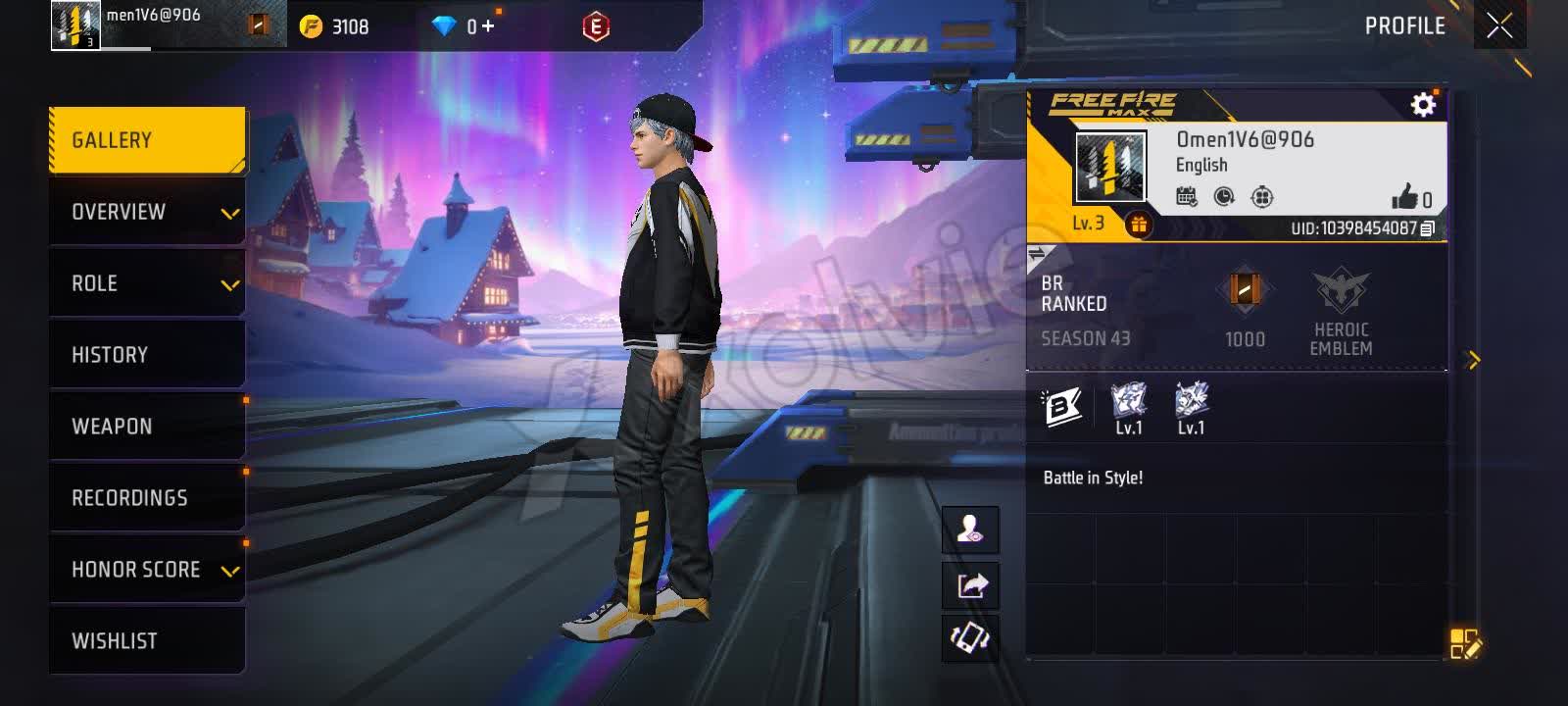Close the Profile screen

pos(1499,25)
